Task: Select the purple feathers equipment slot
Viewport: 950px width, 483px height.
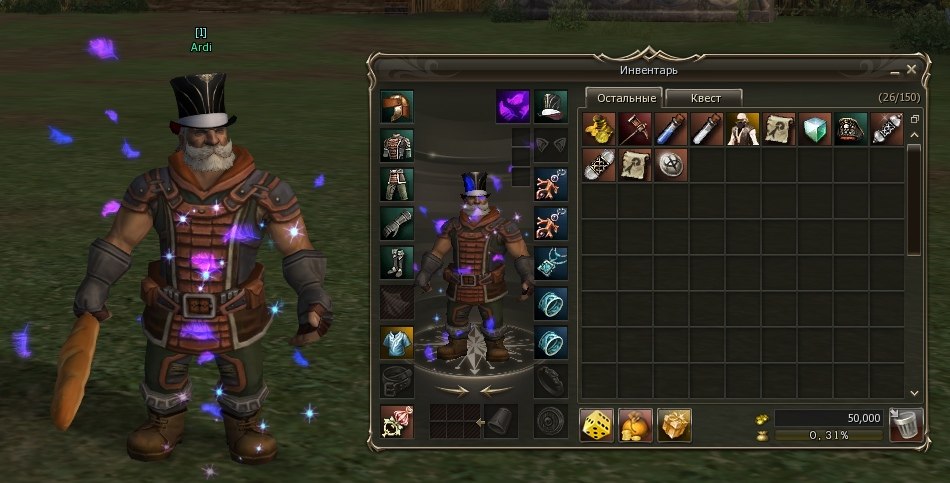Action: 513,106
